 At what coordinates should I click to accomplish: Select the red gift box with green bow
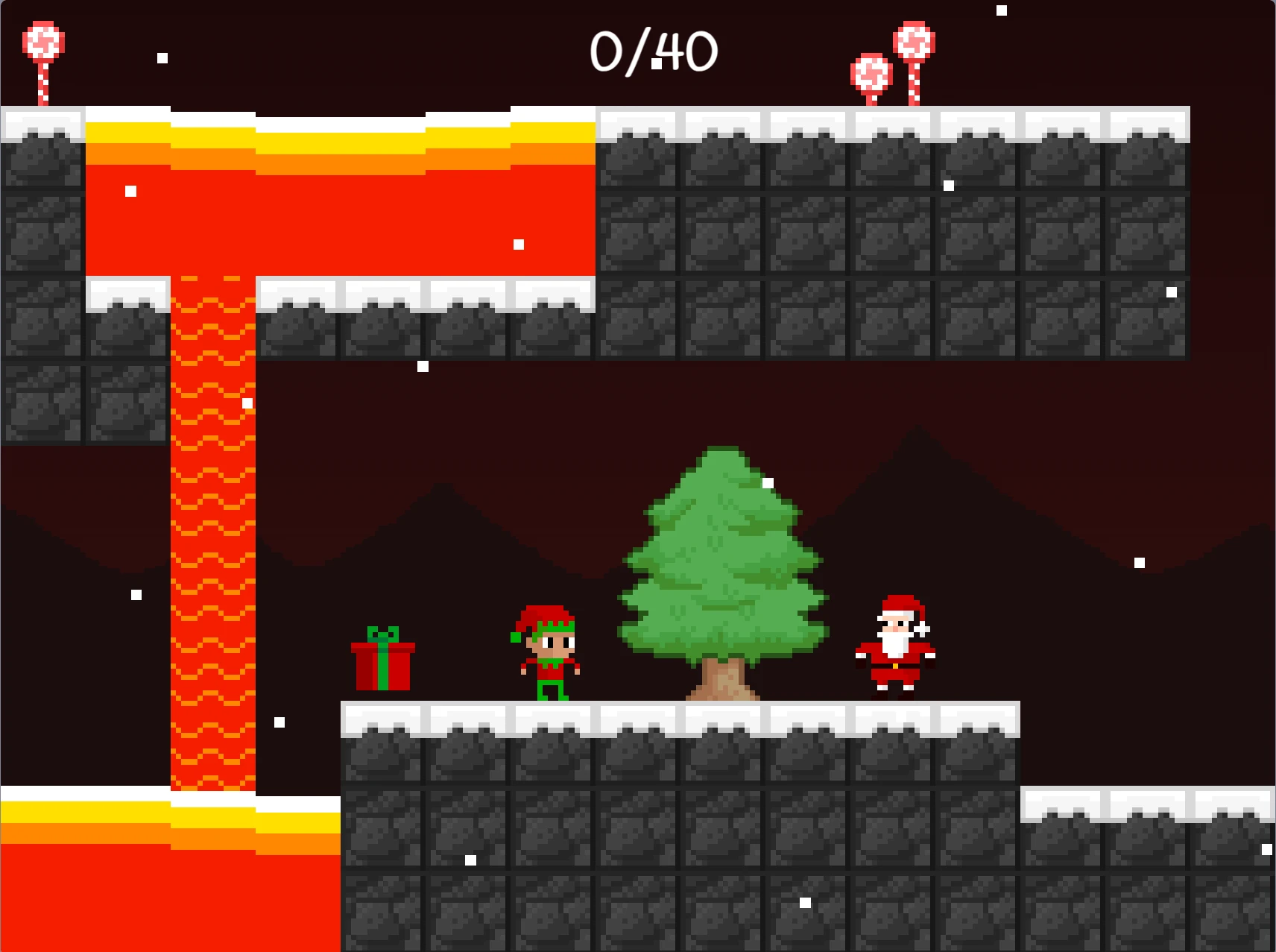[x=382, y=663]
